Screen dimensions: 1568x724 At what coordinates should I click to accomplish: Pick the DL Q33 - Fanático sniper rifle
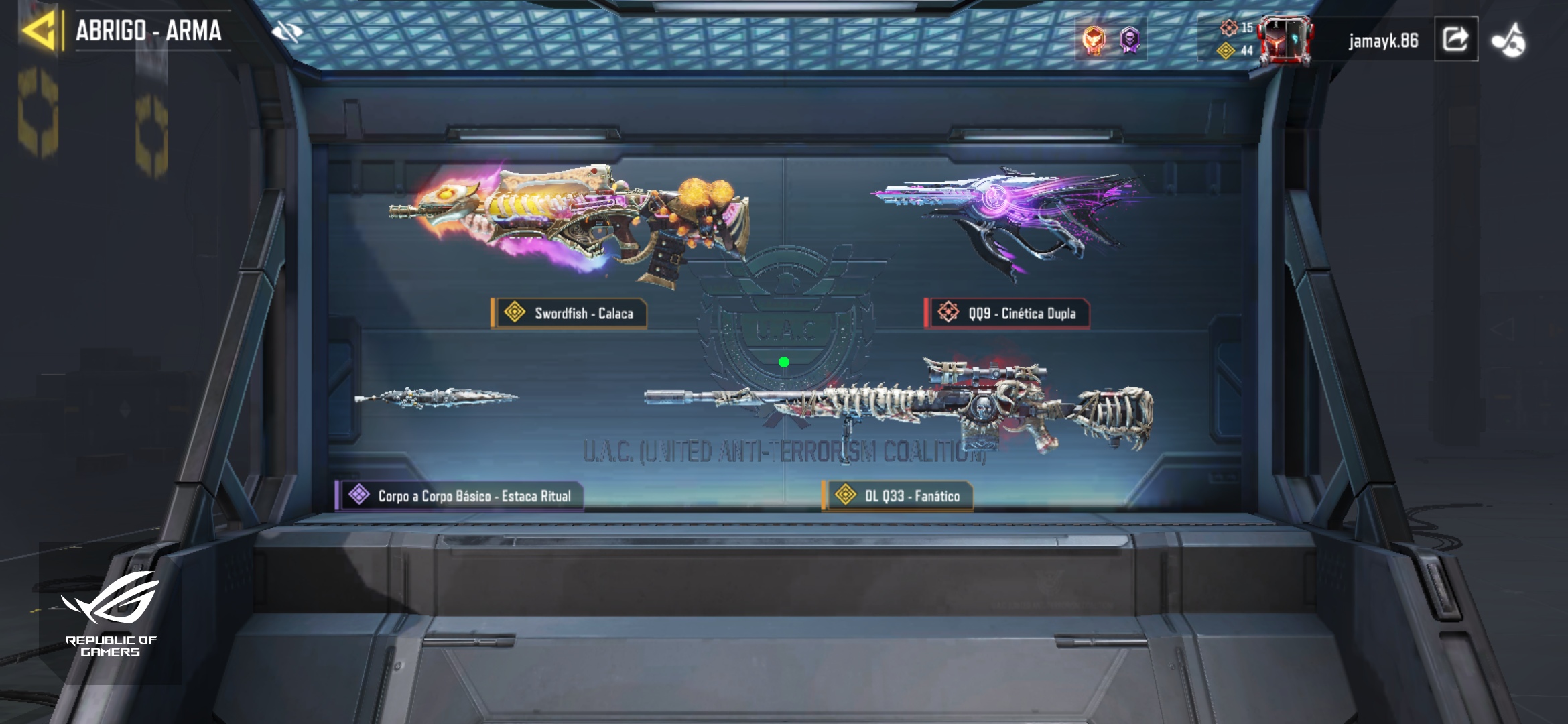click(x=898, y=406)
